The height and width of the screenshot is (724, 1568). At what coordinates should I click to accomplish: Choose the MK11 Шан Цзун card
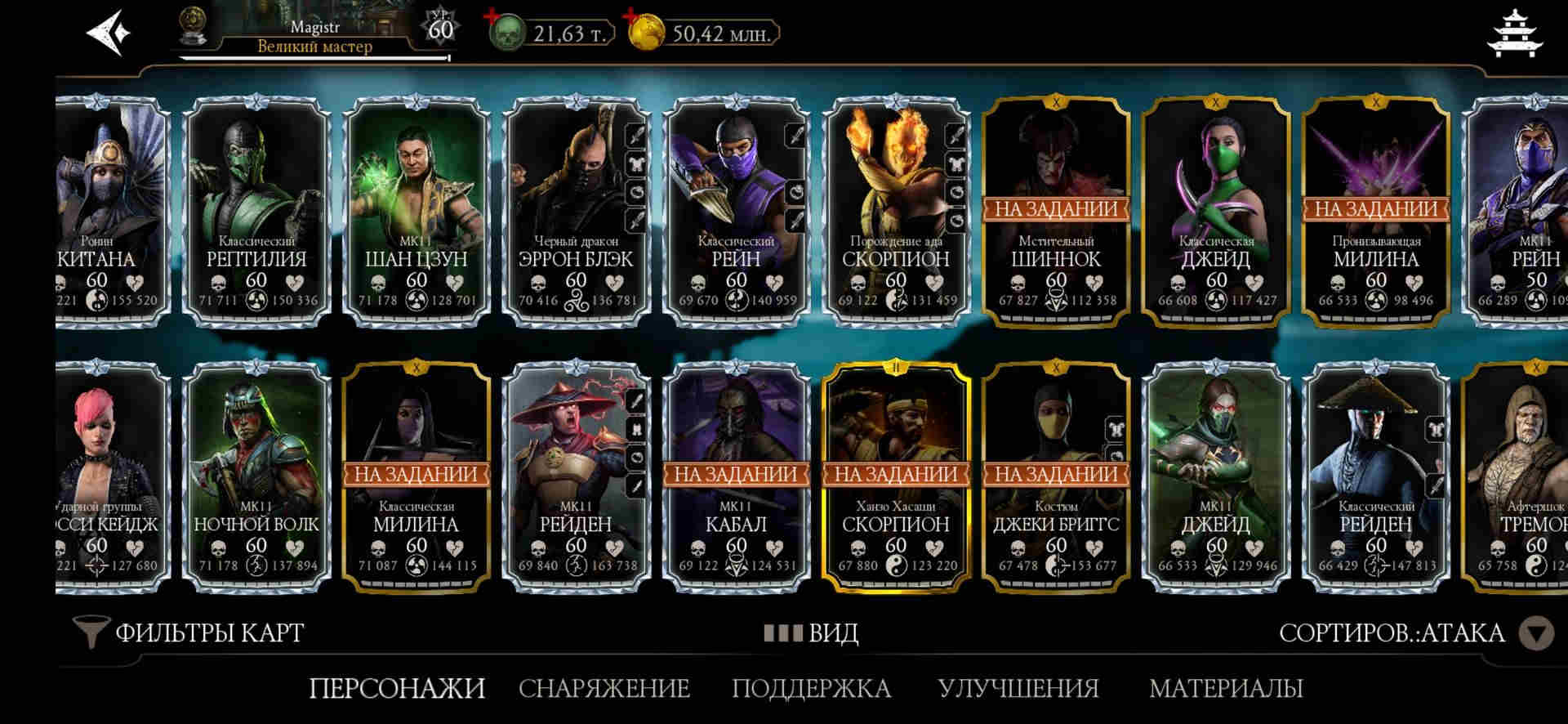[x=416, y=211]
